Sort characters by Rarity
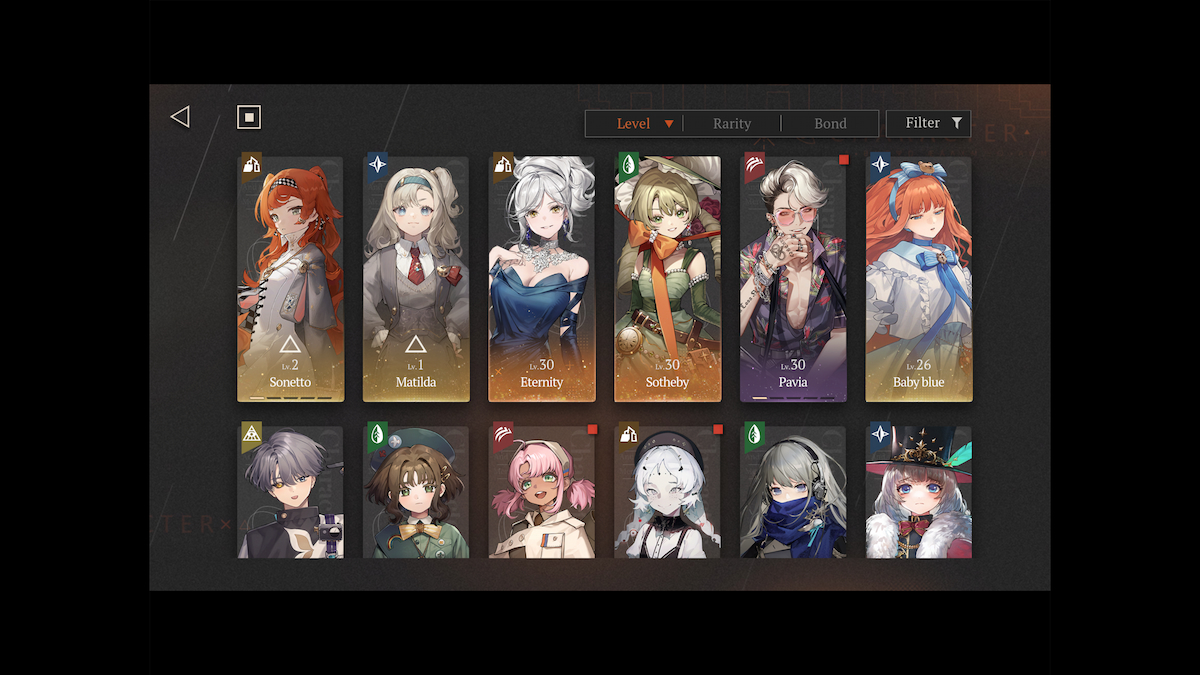The width and height of the screenshot is (1200, 675). point(732,124)
